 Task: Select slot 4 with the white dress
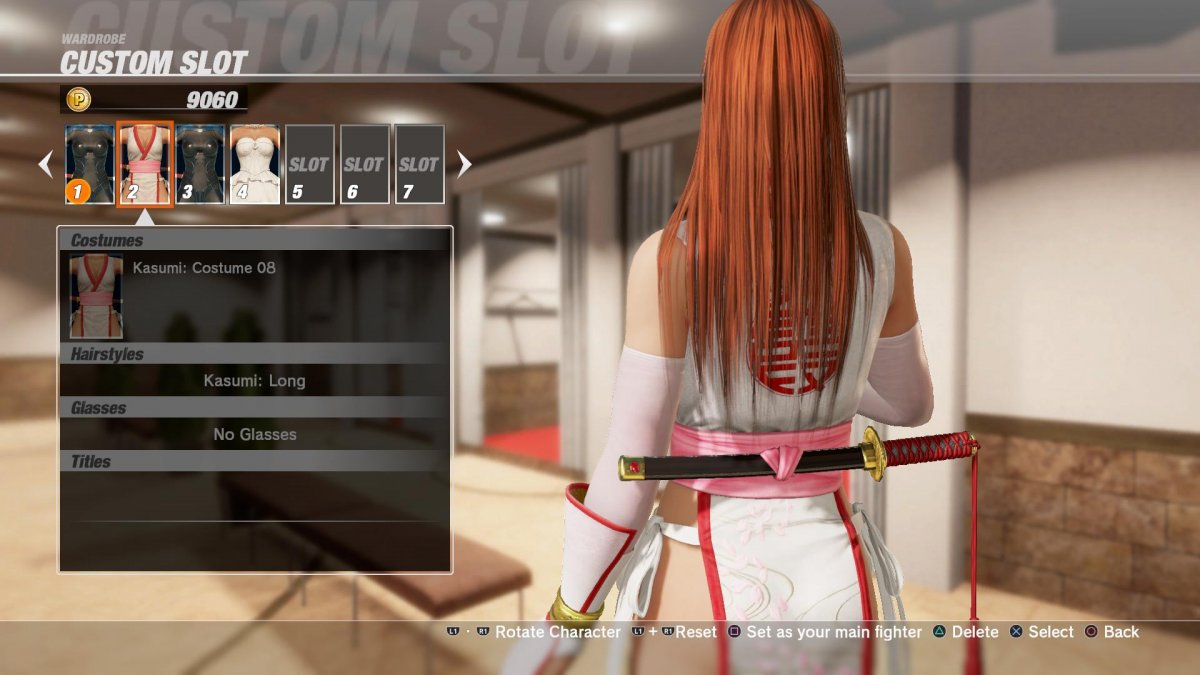point(255,164)
